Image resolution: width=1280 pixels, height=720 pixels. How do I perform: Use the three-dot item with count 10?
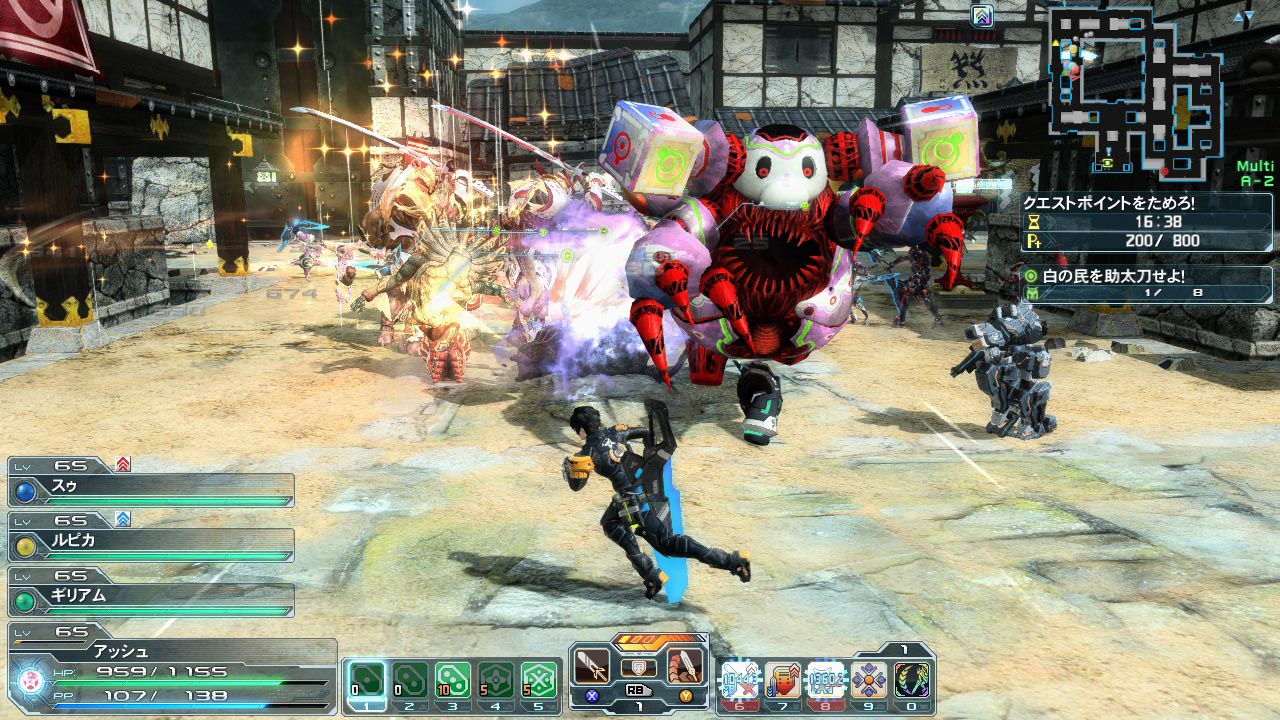pyautogui.click(x=453, y=680)
